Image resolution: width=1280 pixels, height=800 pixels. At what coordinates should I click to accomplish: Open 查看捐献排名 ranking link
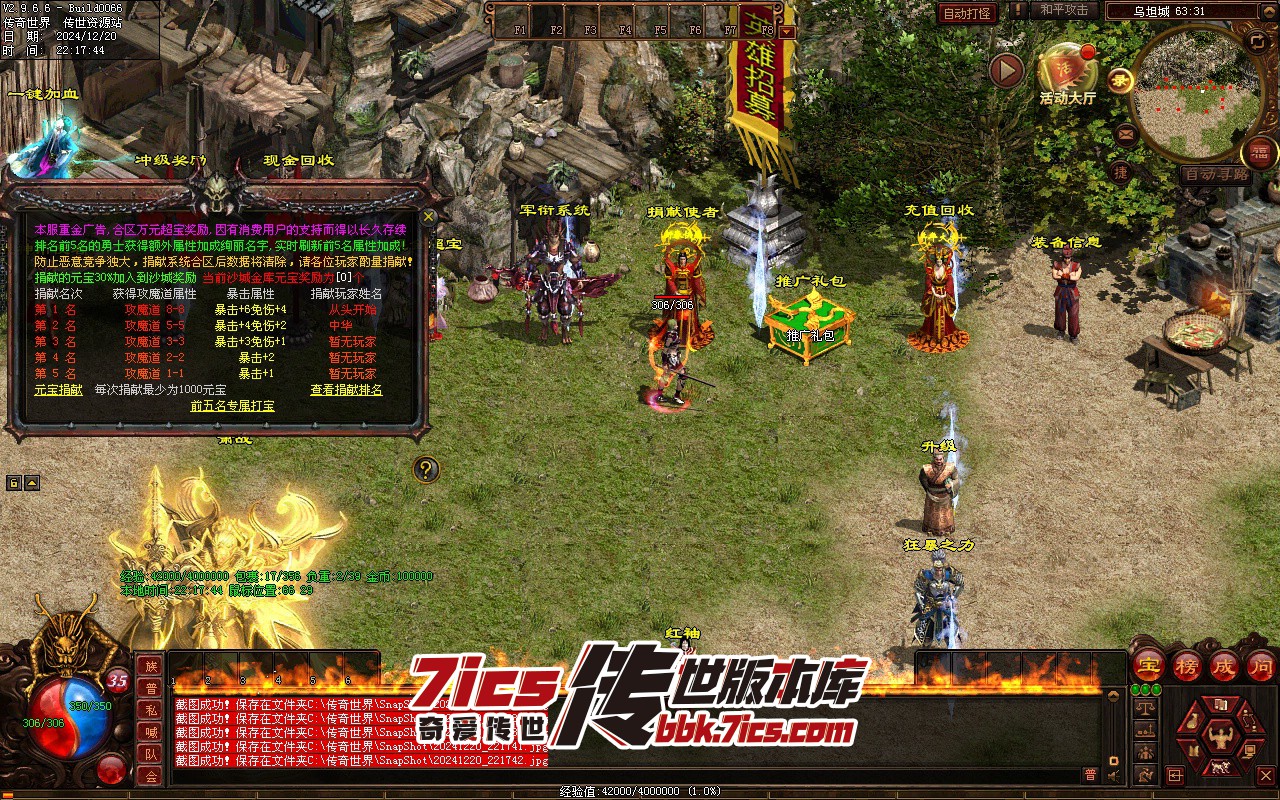coord(346,389)
